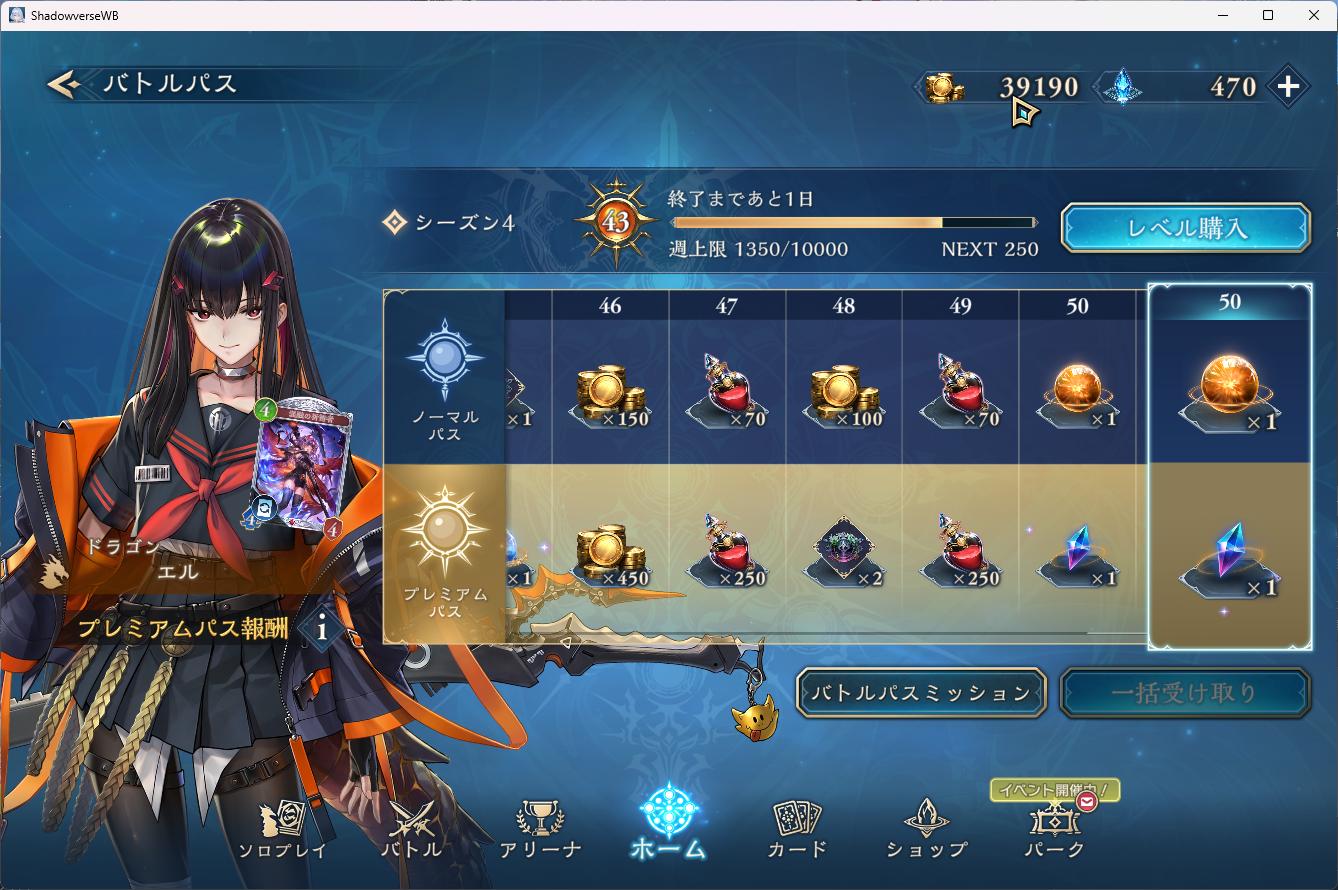The height and width of the screenshot is (890, 1338).
Task: Go to the アリーナ arena menu
Action: (x=540, y=829)
